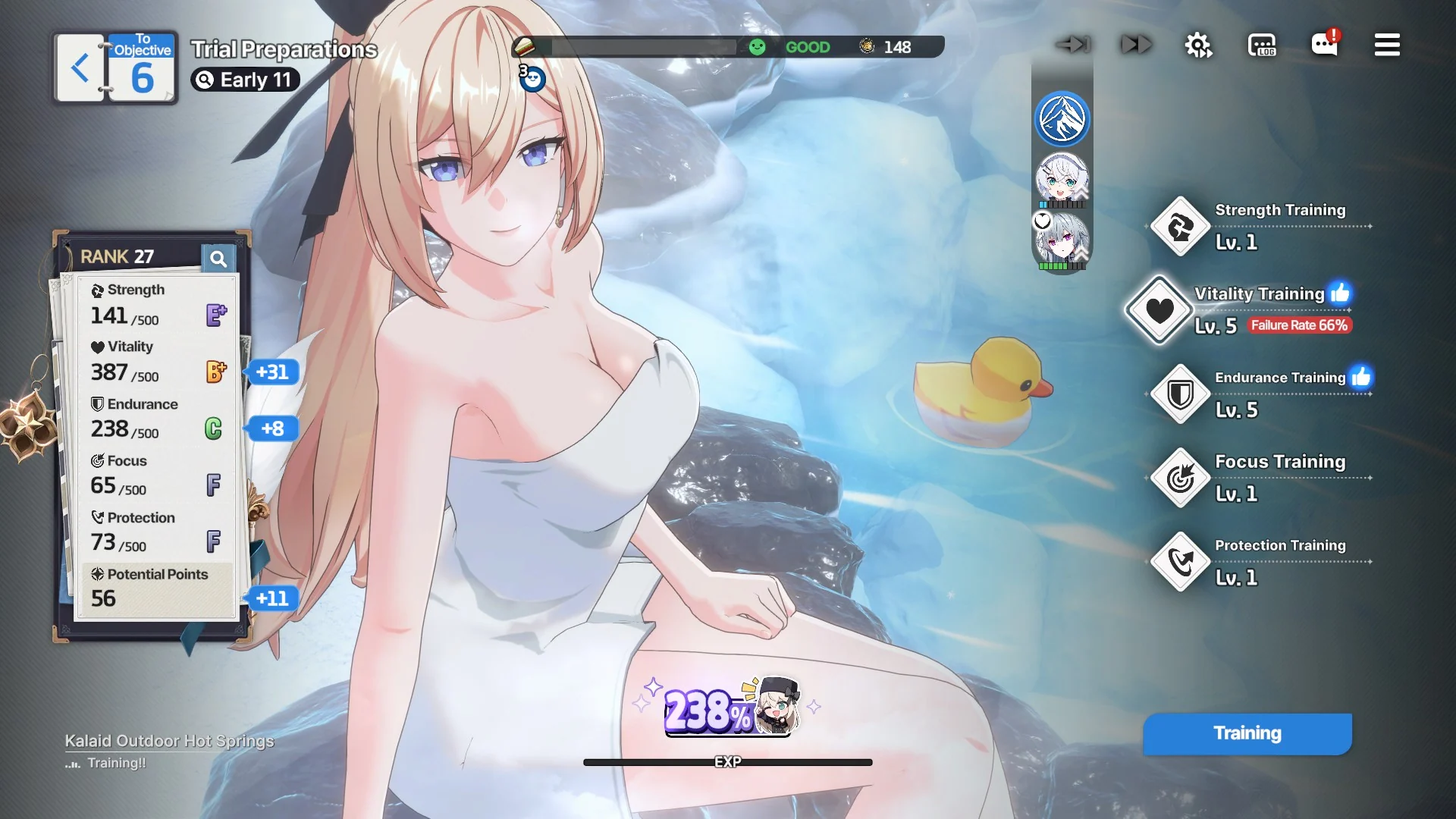The width and height of the screenshot is (1456, 819).
Task: Select Endurance Training
Action: pos(1180,394)
